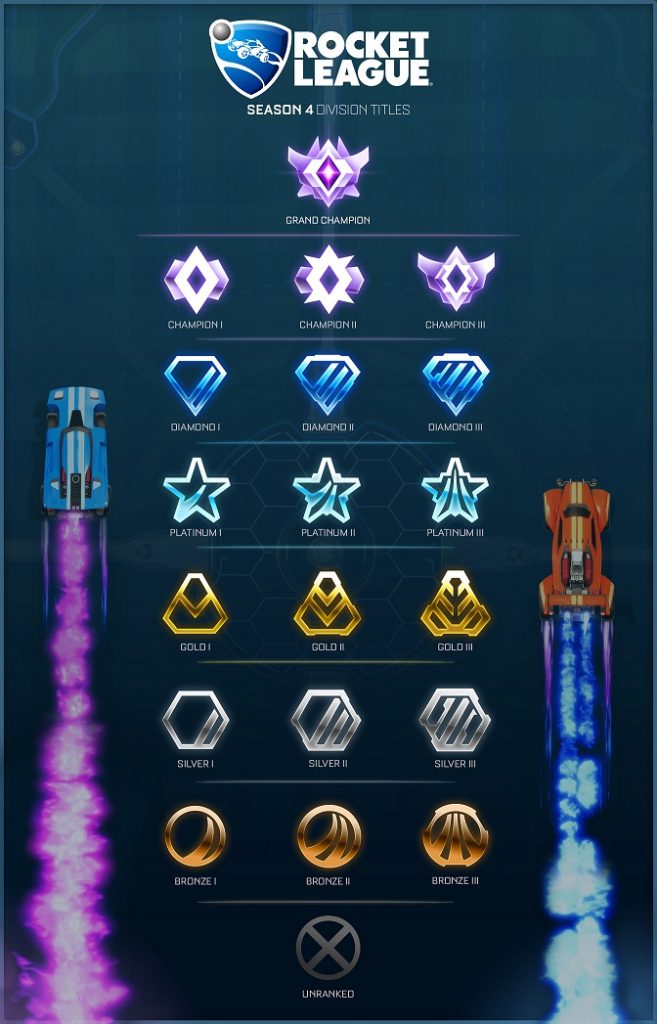Select the Unranked X icon

tap(328, 949)
